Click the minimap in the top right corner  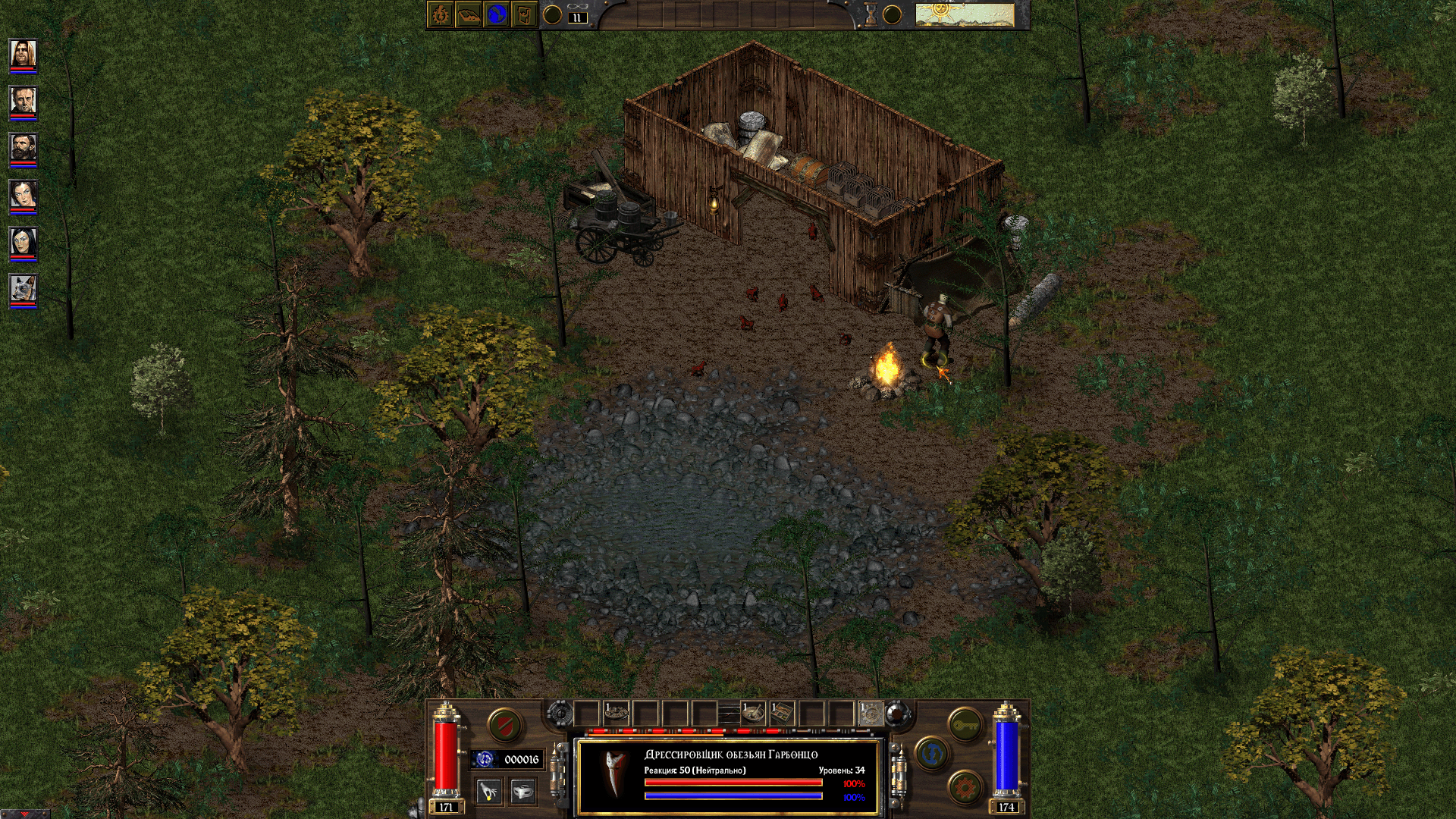click(x=963, y=13)
